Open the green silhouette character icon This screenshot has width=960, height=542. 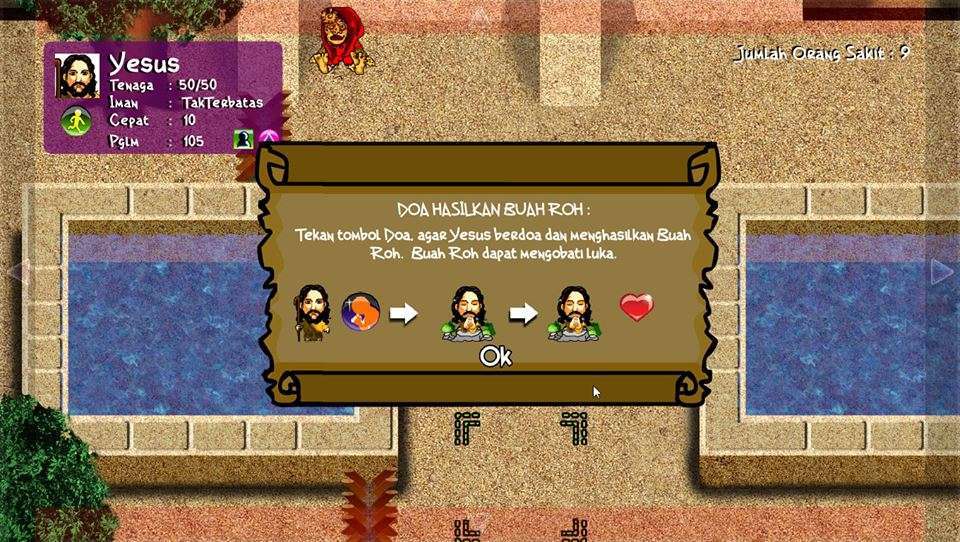click(x=242, y=139)
